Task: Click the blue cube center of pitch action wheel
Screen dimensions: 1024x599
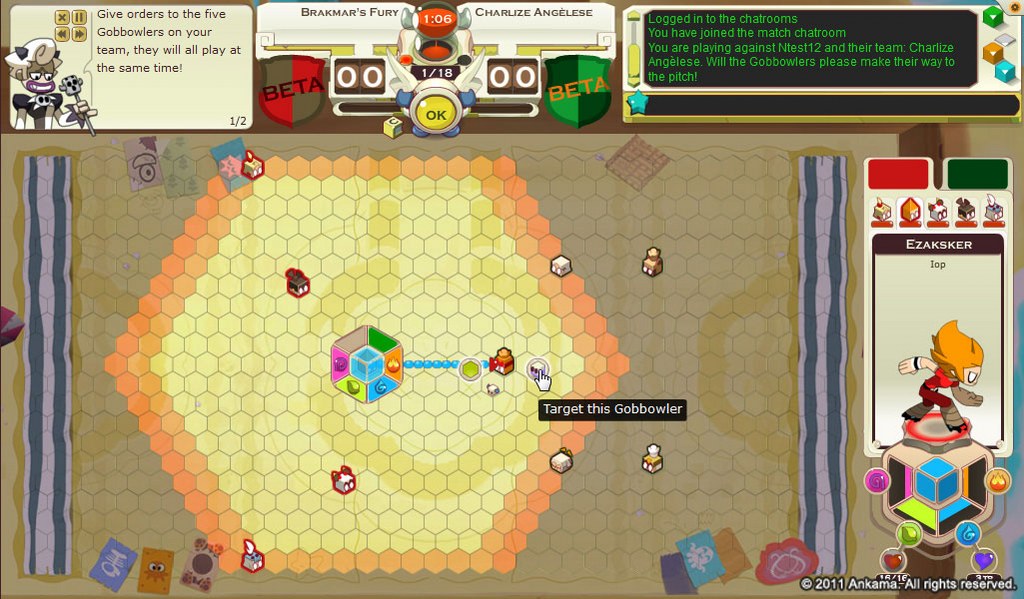Action: pyautogui.click(x=367, y=364)
